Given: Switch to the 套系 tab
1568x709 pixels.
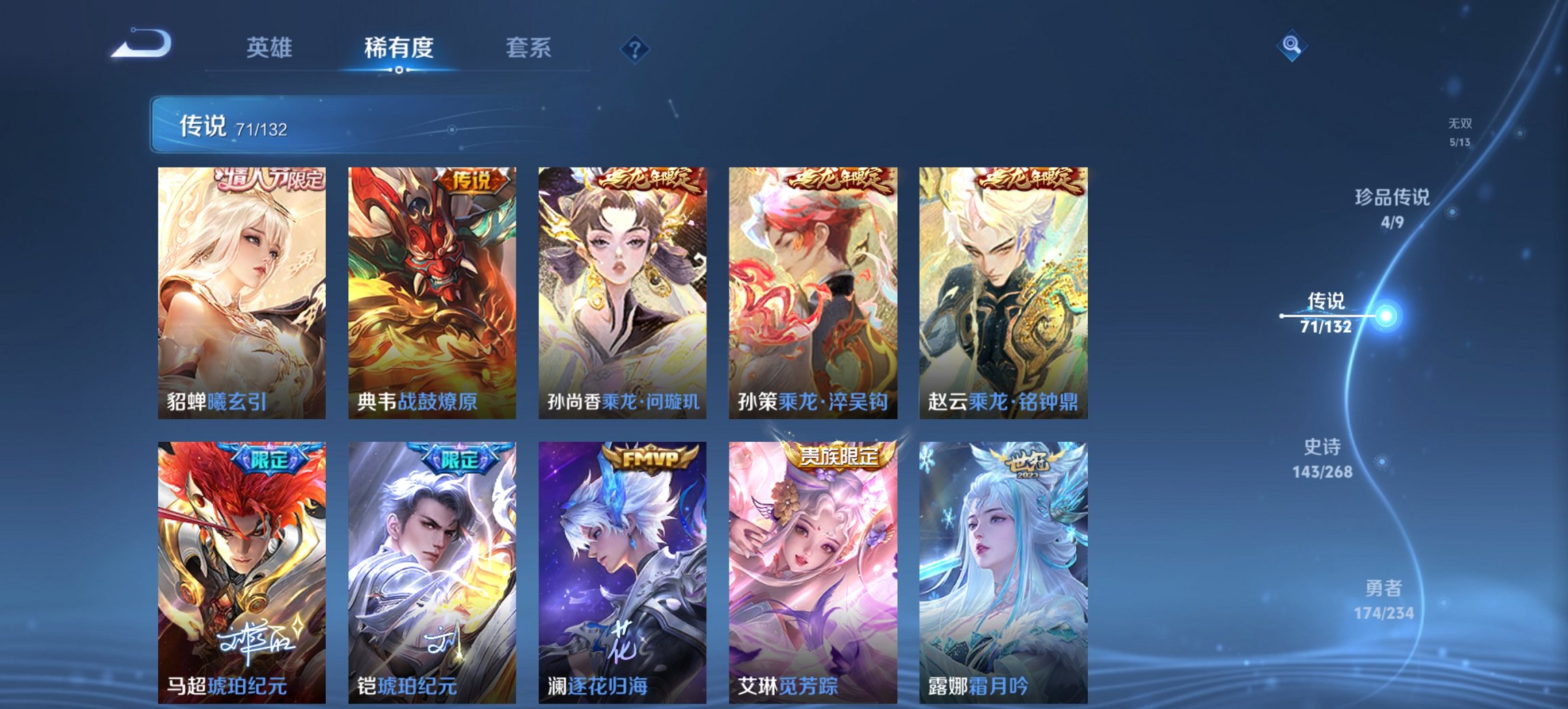Looking at the screenshot, I should pos(529,48).
